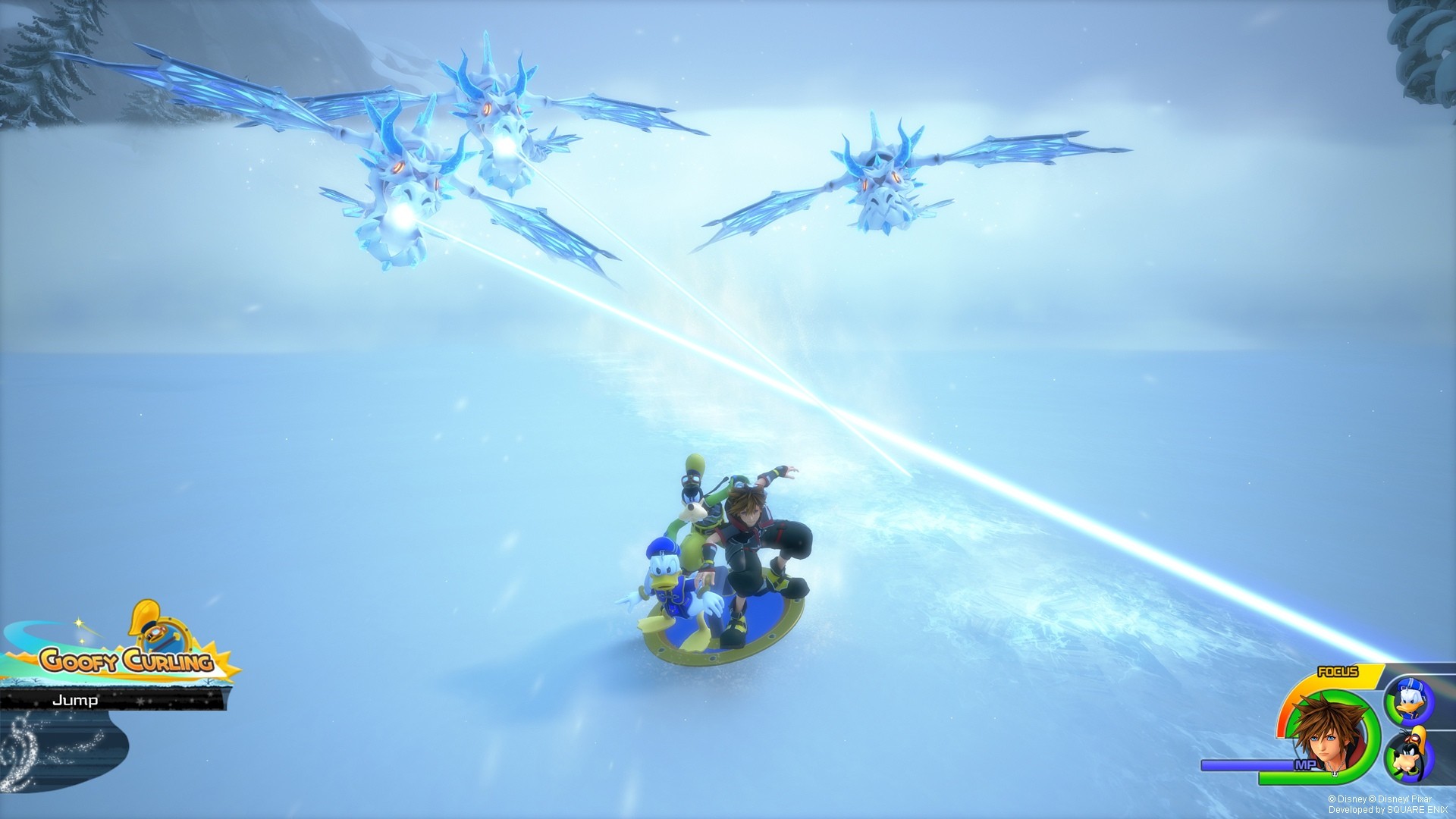Screen dimensions: 1456x819
Task: Click the yellow Focus gauge label
Action: tap(1337, 672)
